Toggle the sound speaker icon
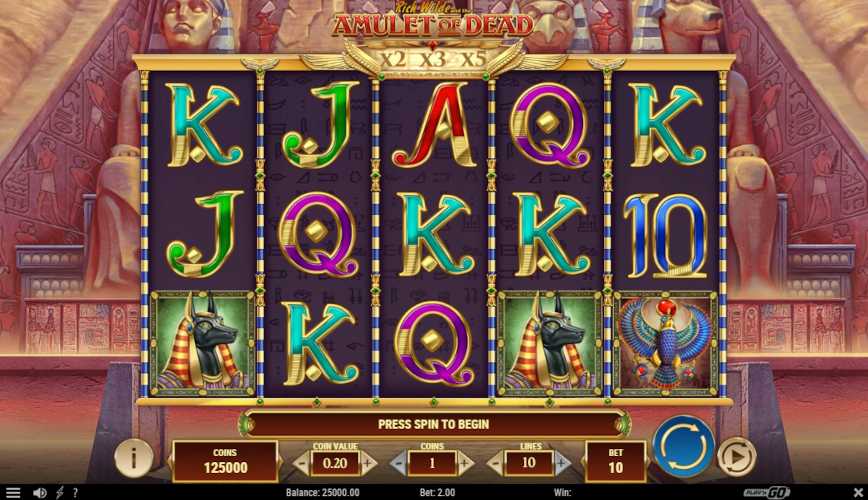This screenshot has height=500, width=868. click(x=40, y=492)
